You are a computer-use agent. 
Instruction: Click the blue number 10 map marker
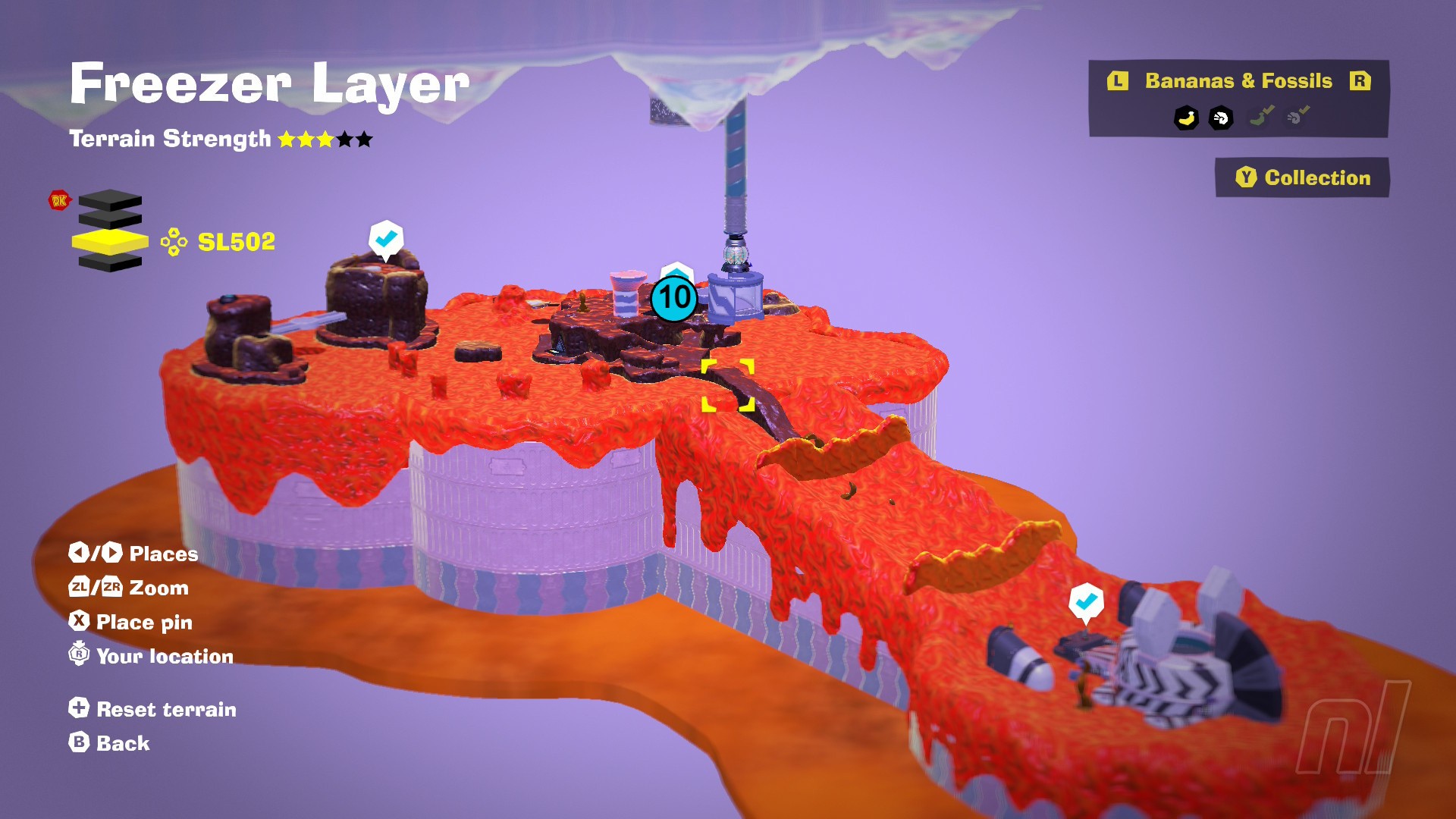(x=673, y=297)
